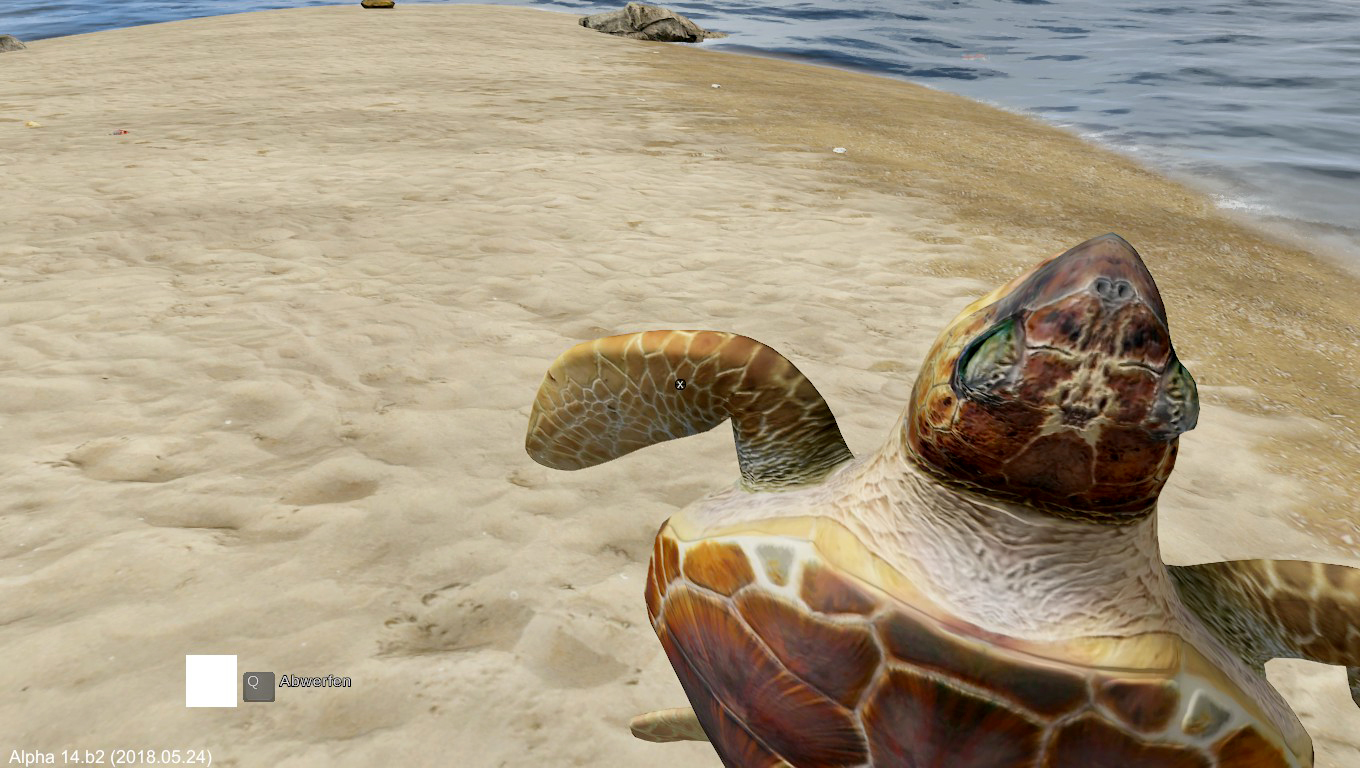
Task: Click the white carried-item square
Action: [x=211, y=681]
